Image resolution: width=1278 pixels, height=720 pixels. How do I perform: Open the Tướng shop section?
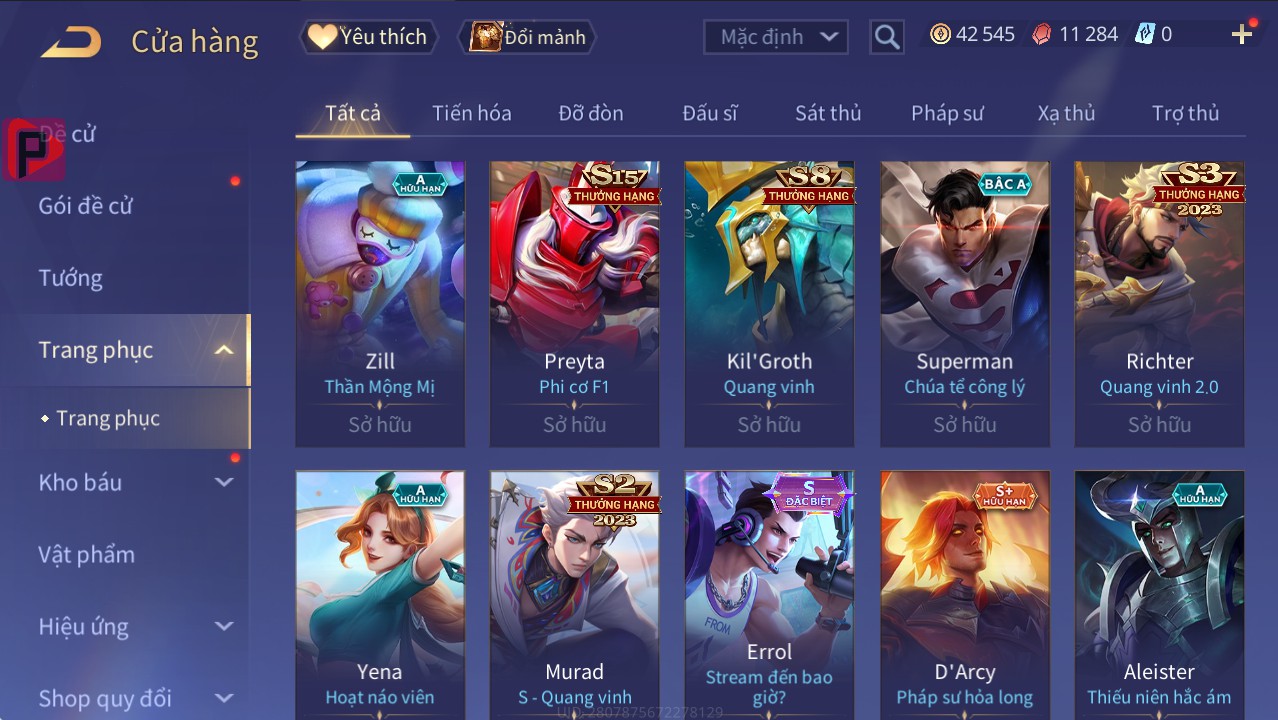click(71, 278)
